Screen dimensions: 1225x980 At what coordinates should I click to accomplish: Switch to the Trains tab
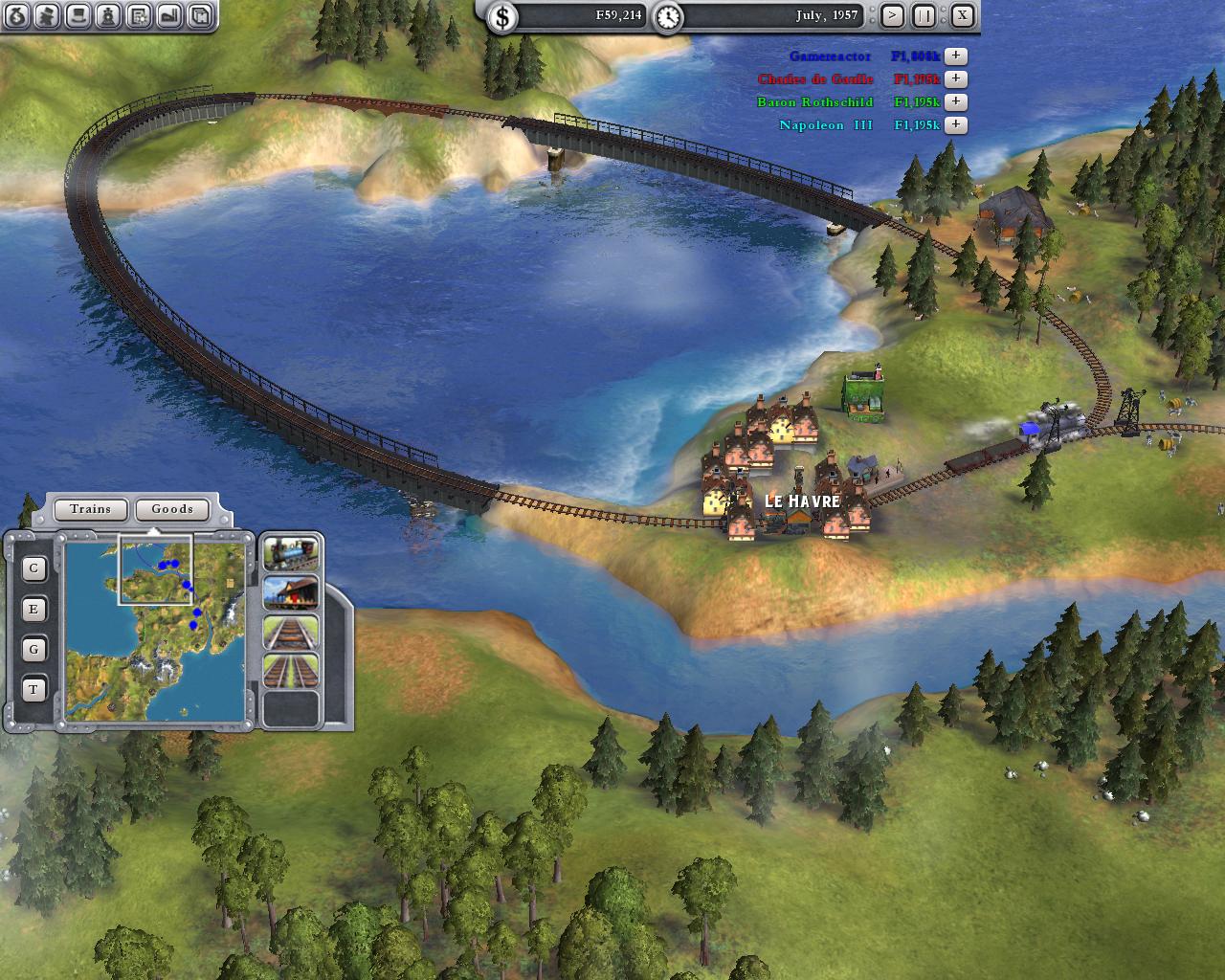pos(90,509)
